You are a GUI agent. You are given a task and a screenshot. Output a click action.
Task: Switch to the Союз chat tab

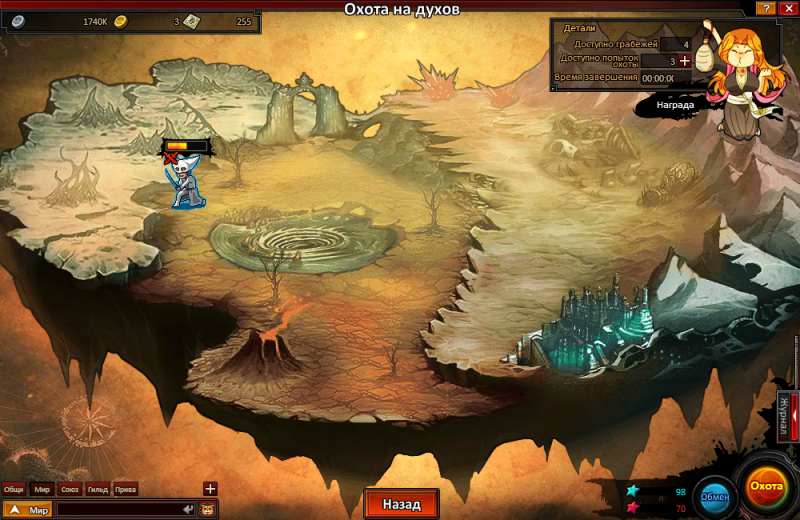(x=70, y=489)
